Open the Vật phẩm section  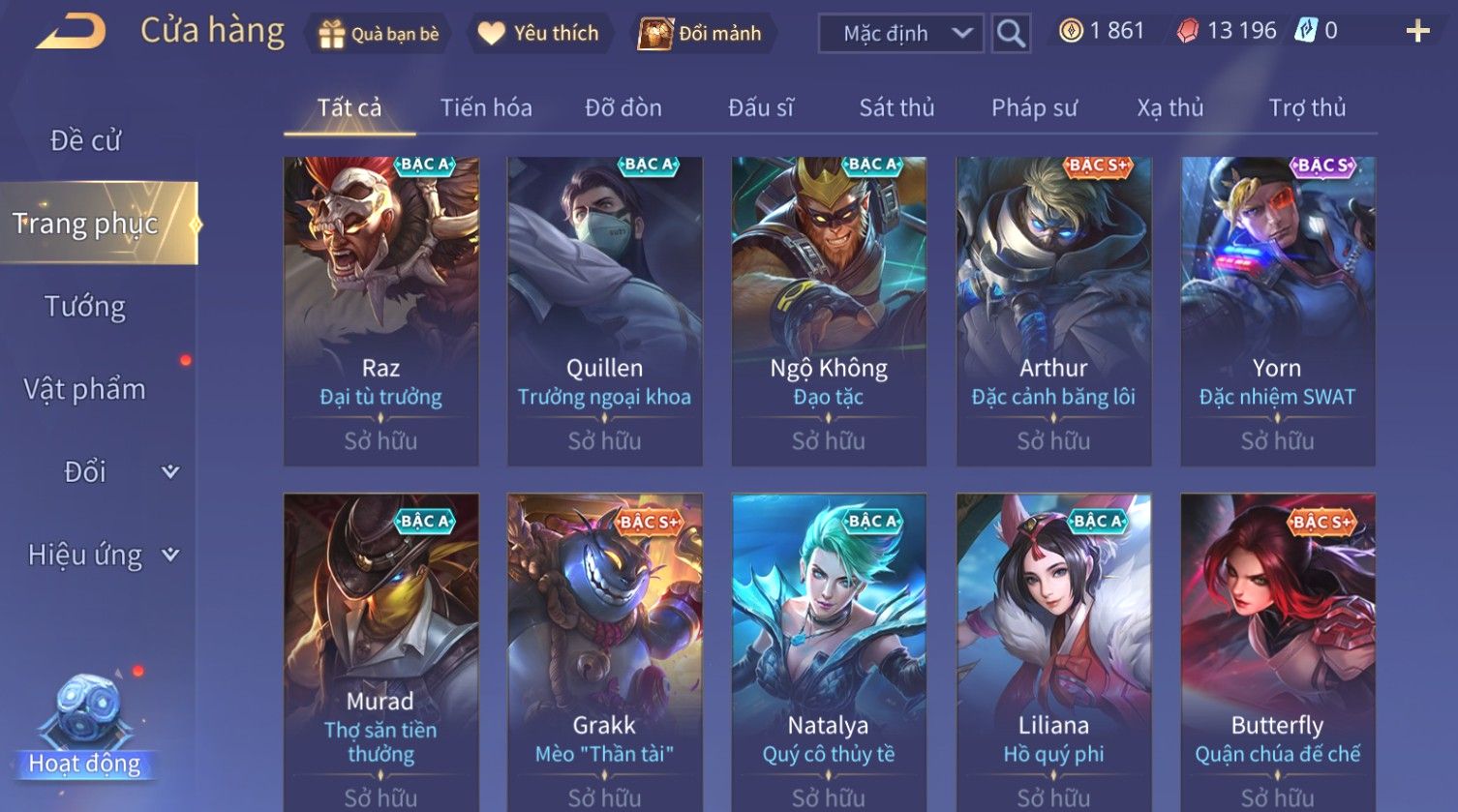85,389
